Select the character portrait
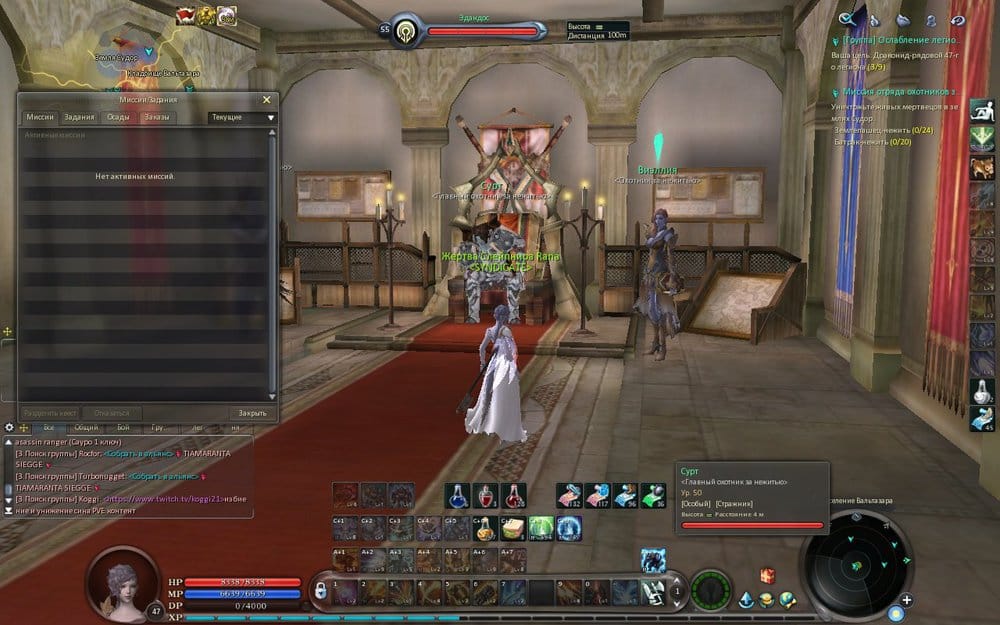 tap(123, 581)
